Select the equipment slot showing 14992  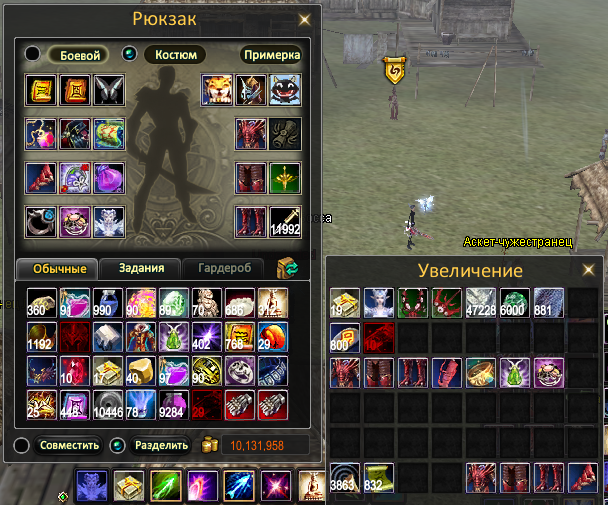(x=285, y=222)
